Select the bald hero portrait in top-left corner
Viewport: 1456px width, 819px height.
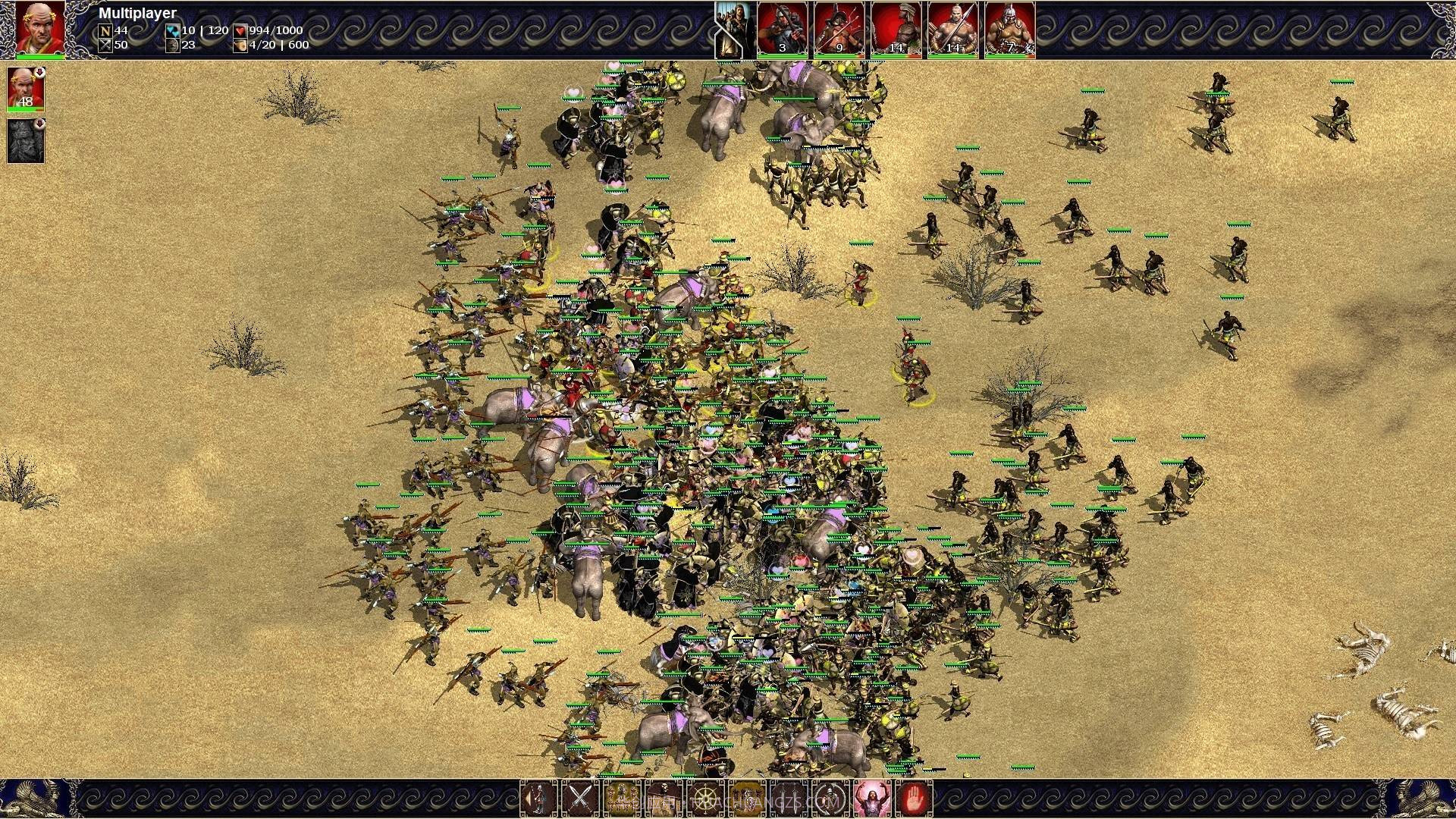pos(41,29)
